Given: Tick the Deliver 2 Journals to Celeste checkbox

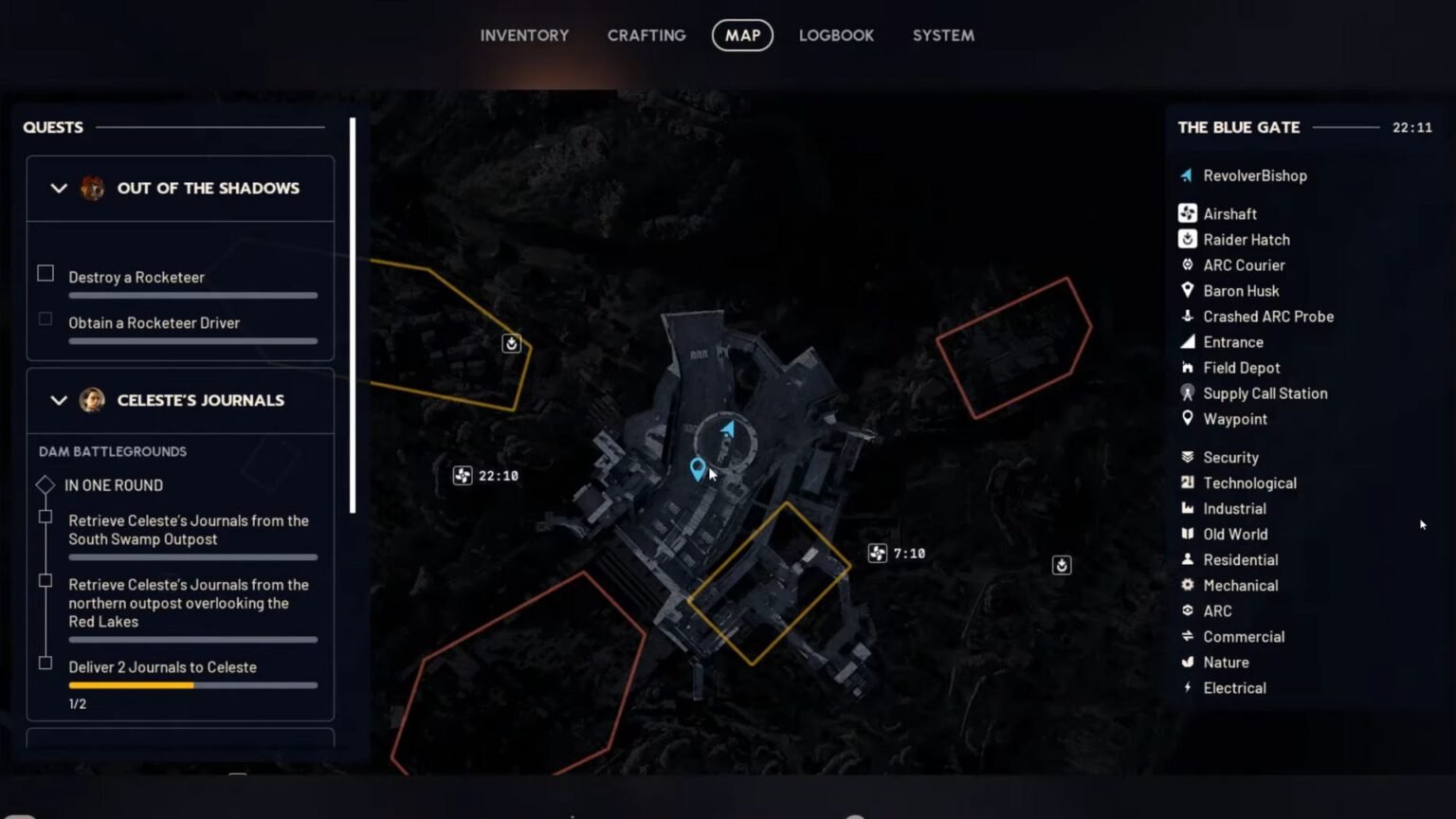Looking at the screenshot, I should click(45, 664).
